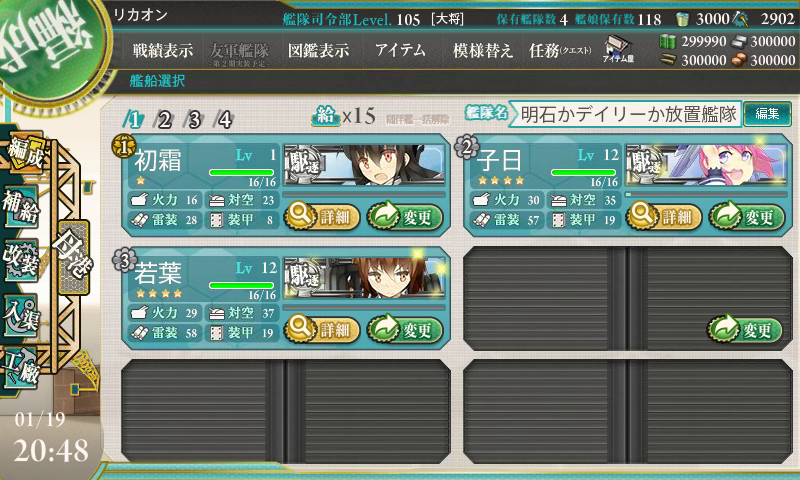Show the 図鑑表示 encyclopedia

click(x=316, y=50)
